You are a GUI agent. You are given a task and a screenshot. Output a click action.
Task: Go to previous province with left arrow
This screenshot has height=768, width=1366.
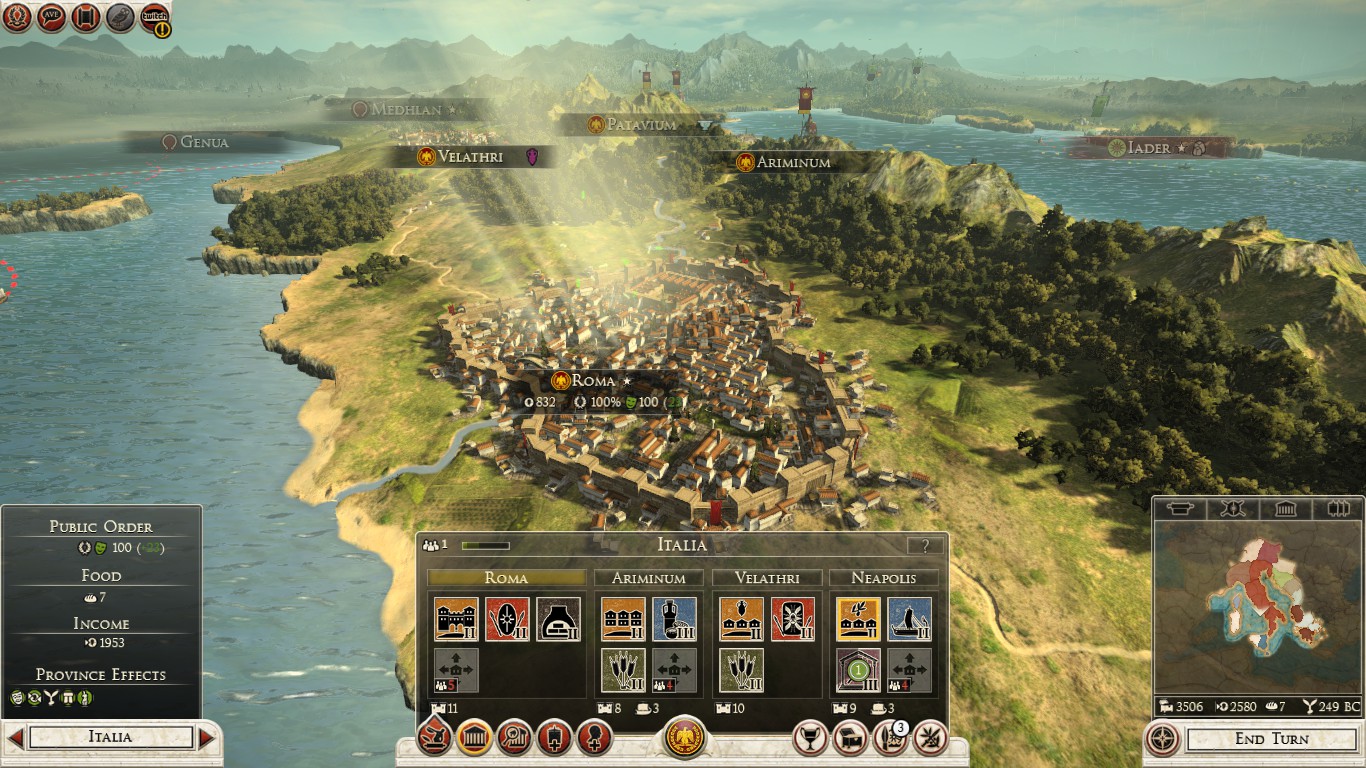[x=15, y=738]
